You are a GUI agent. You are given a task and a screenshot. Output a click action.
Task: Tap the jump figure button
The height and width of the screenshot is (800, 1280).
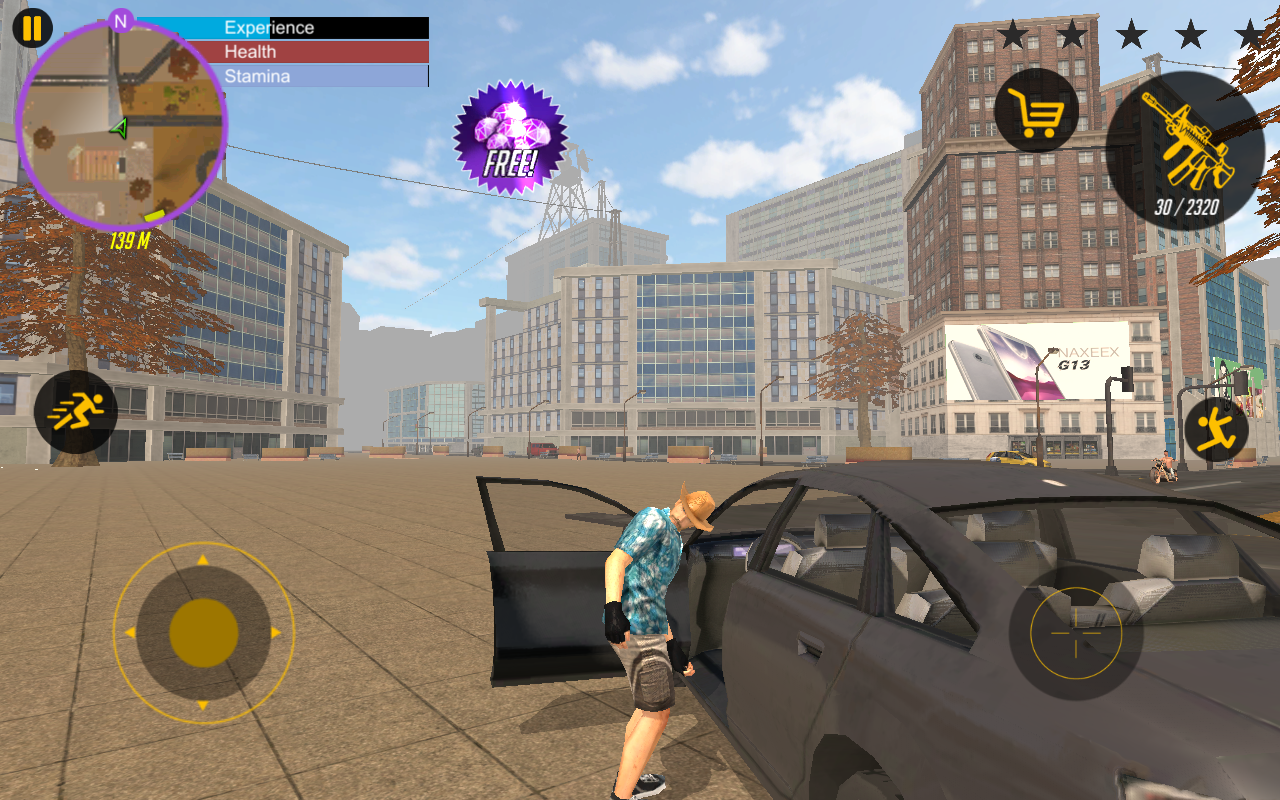click(x=1216, y=430)
